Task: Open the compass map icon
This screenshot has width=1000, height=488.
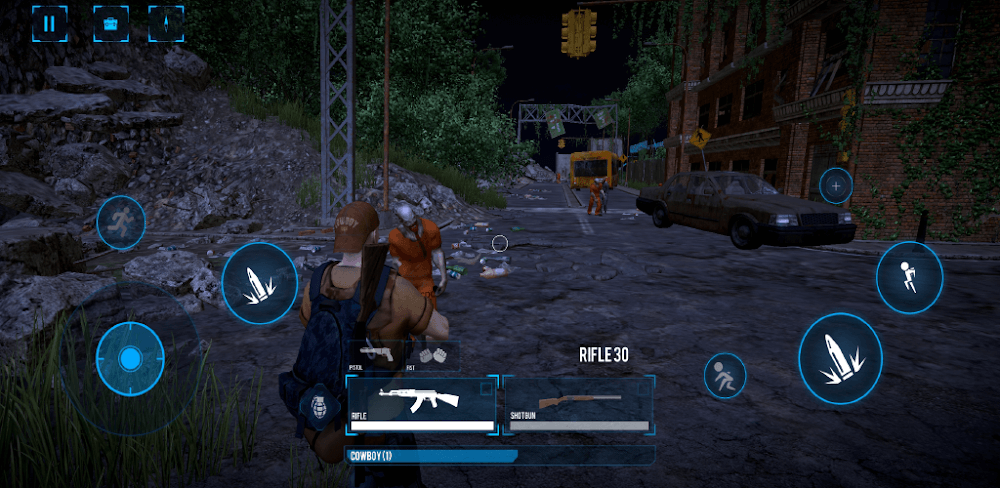Action: coord(165,22)
